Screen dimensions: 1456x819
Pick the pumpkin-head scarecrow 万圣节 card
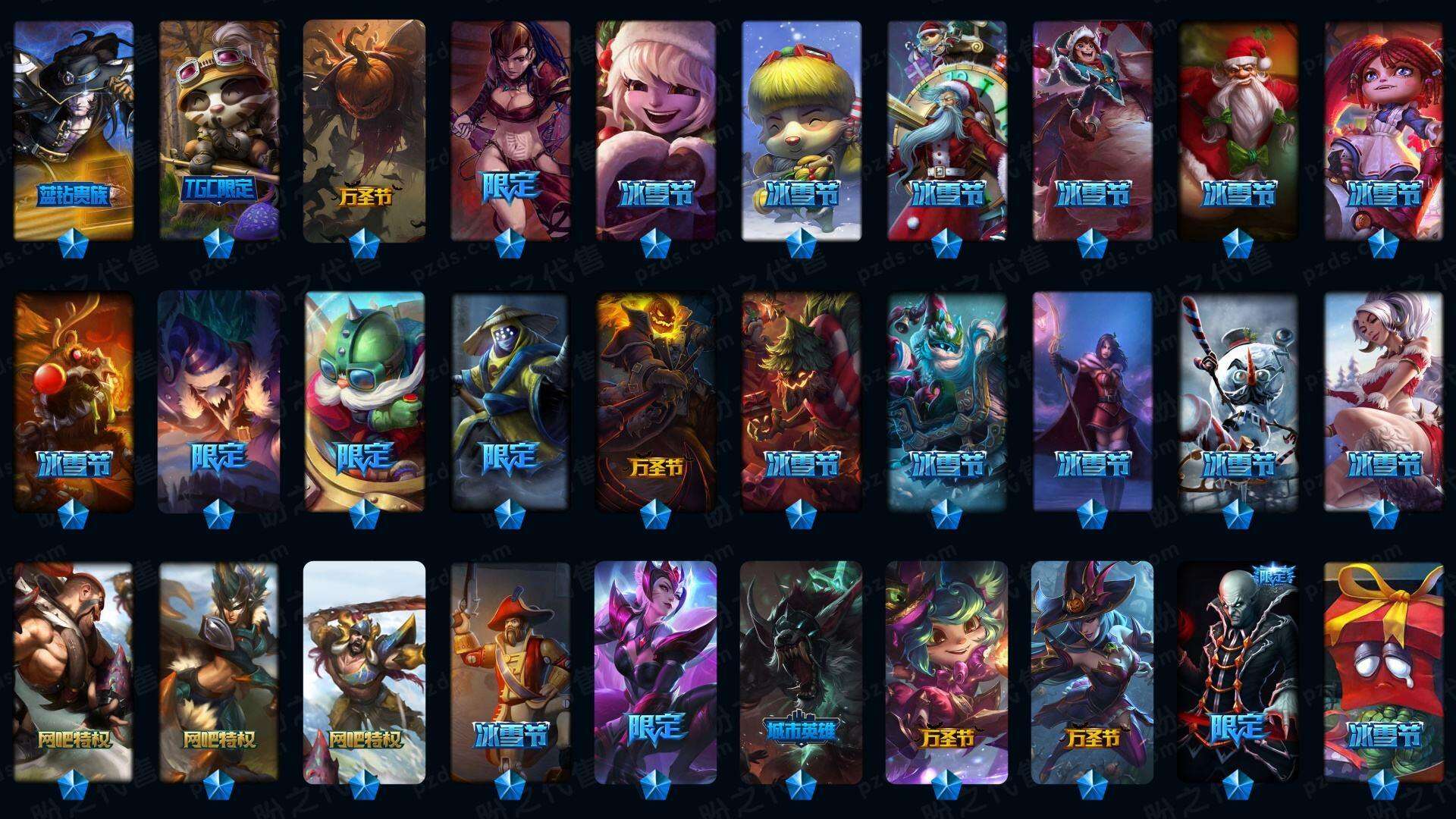(x=365, y=130)
